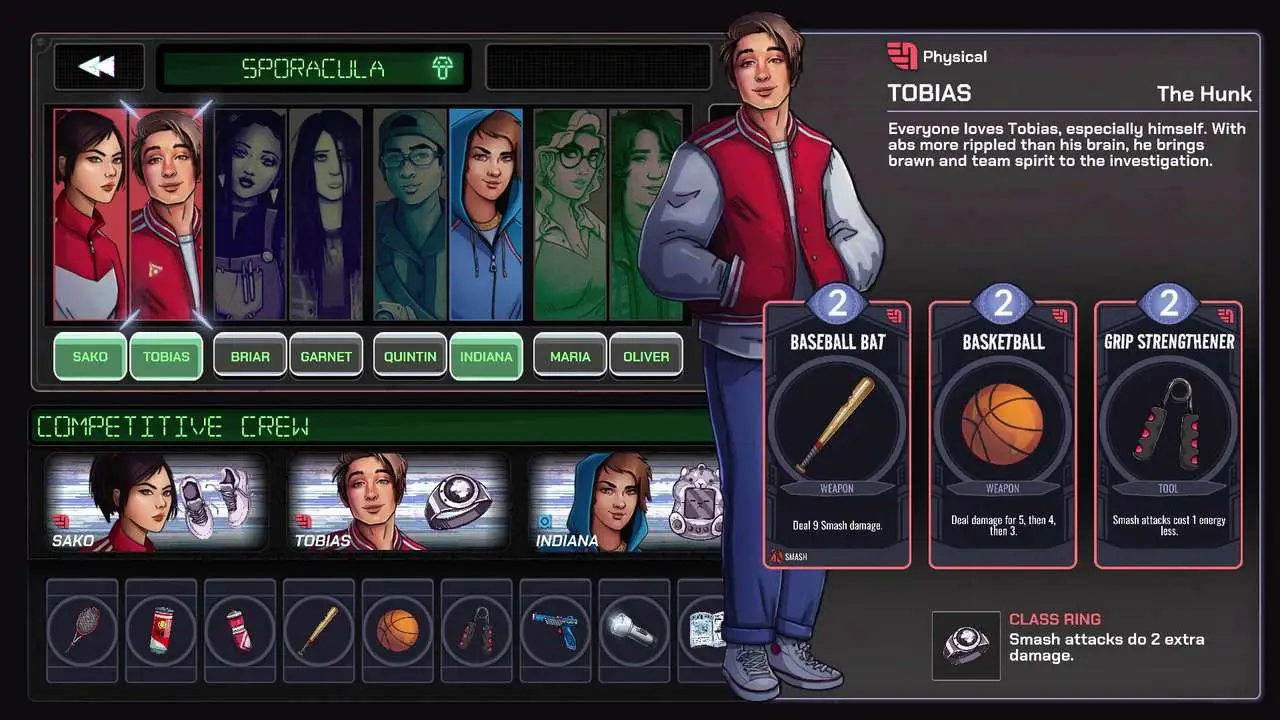Pick the OLIVER name button

(646, 356)
